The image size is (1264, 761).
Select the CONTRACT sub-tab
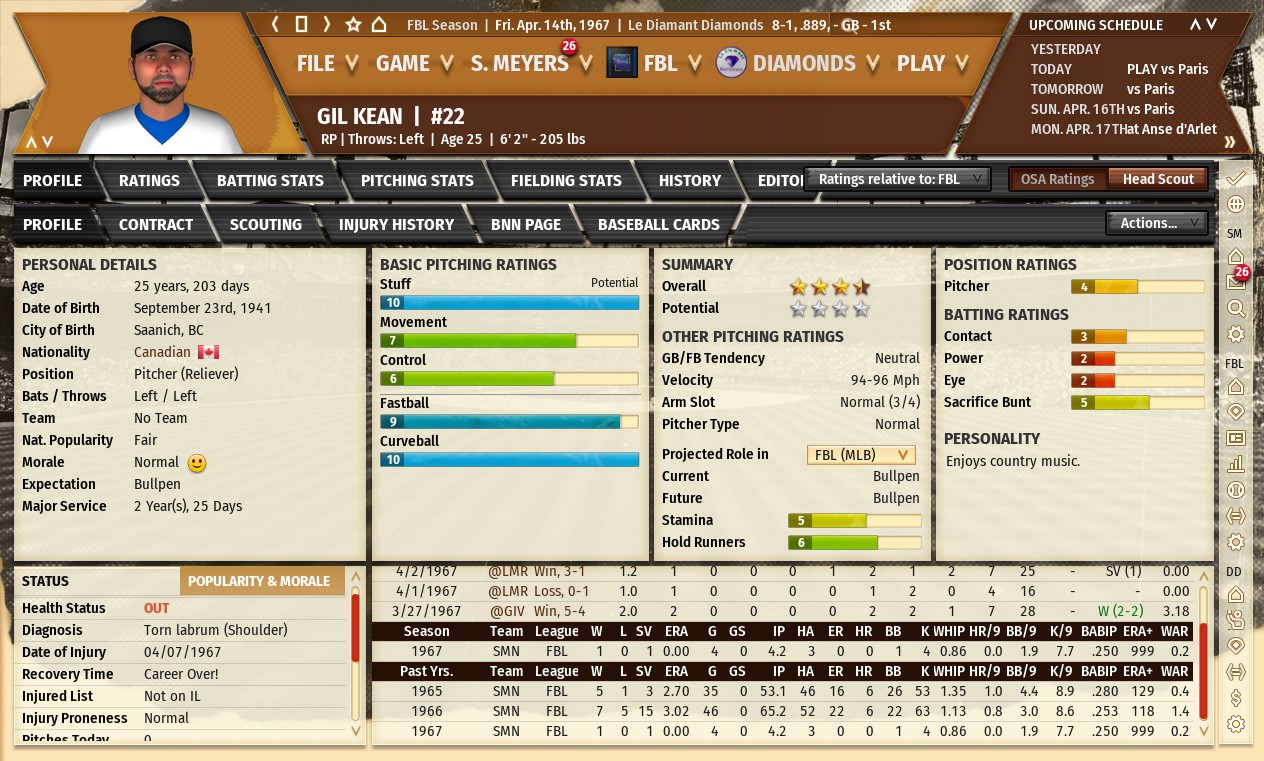[156, 224]
